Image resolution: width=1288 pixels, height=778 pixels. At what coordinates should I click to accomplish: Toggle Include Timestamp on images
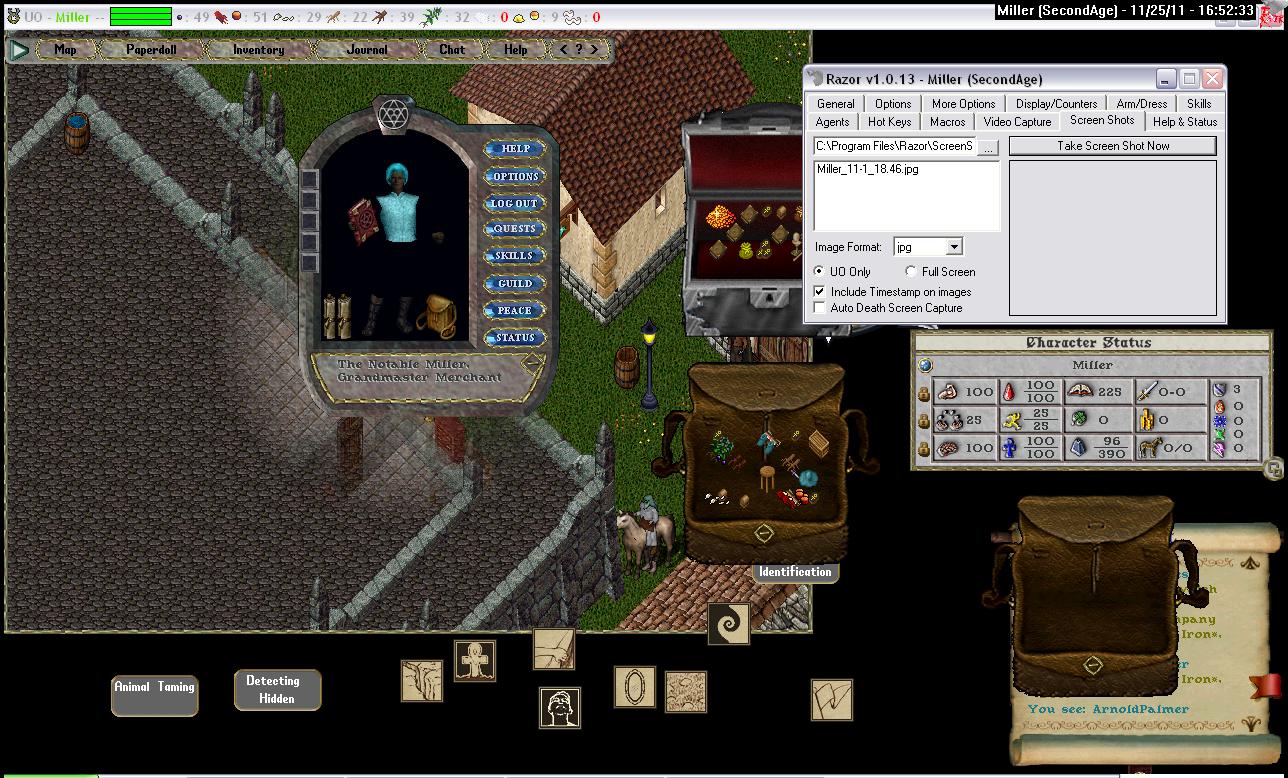point(820,292)
